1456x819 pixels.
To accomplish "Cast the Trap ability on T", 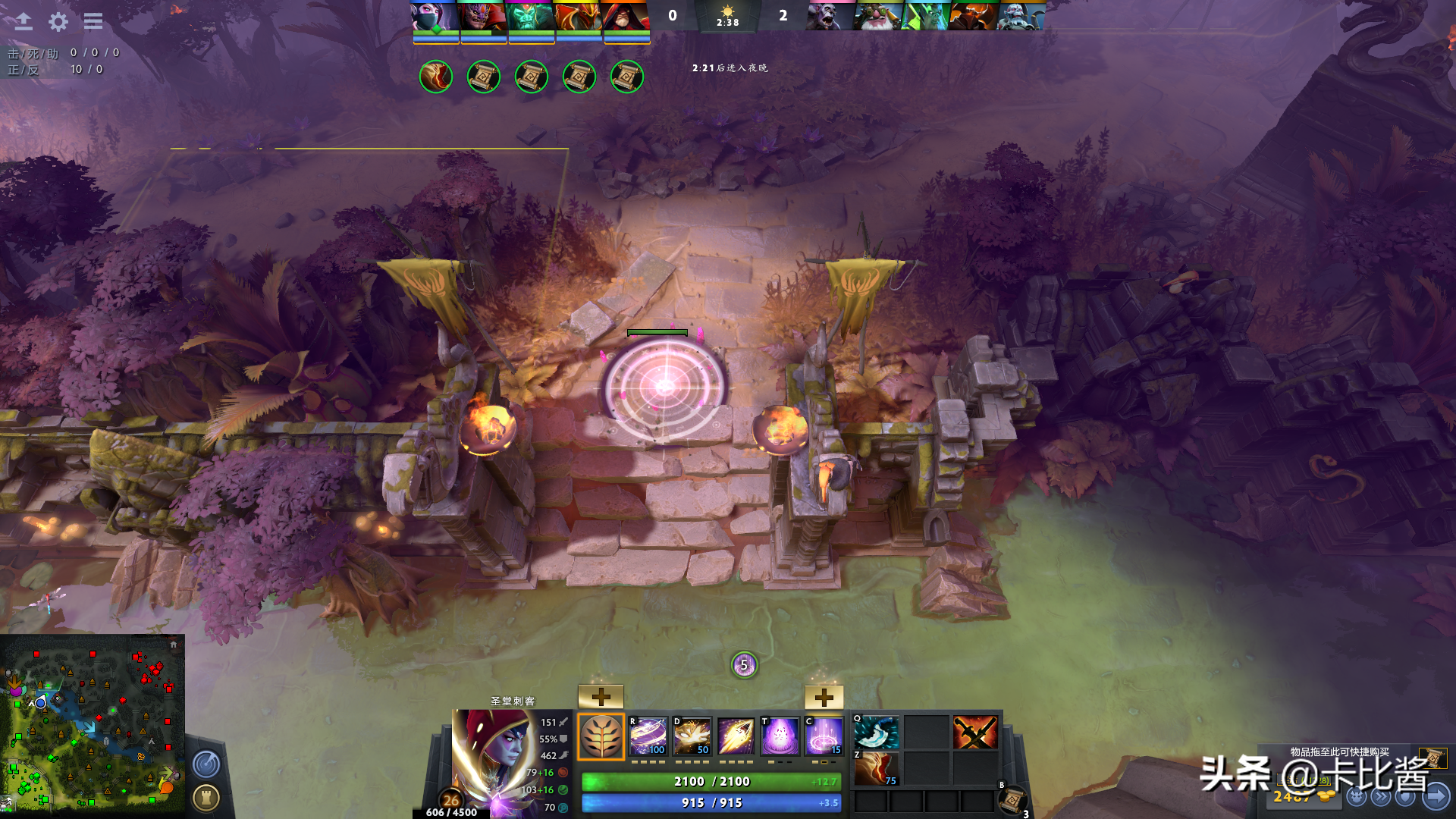I will [780, 736].
